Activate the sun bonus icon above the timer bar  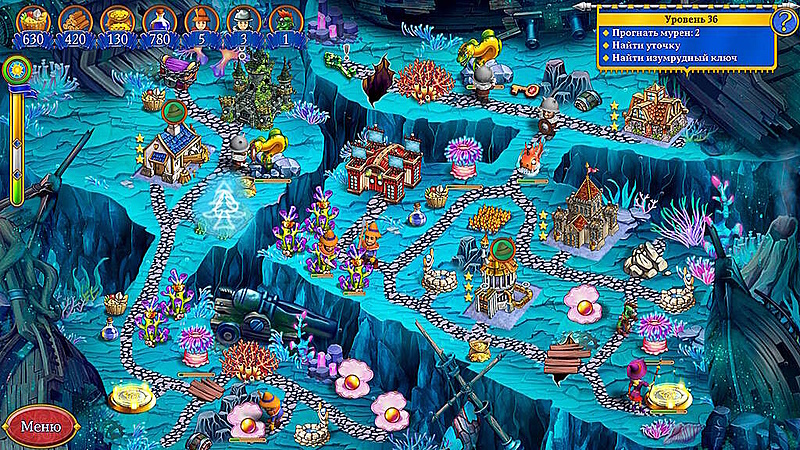(15, 70)
